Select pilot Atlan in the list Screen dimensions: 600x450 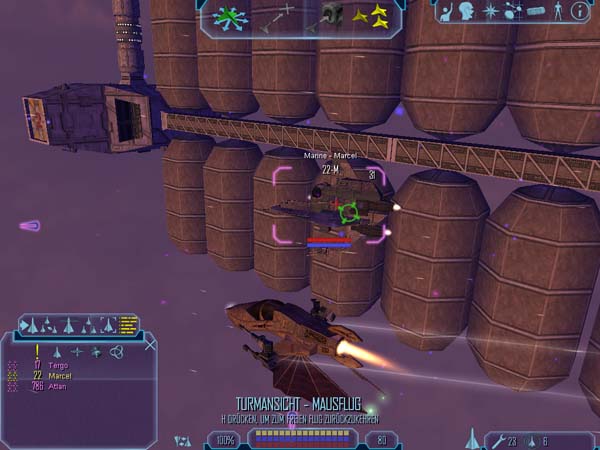tap(58, 386)
